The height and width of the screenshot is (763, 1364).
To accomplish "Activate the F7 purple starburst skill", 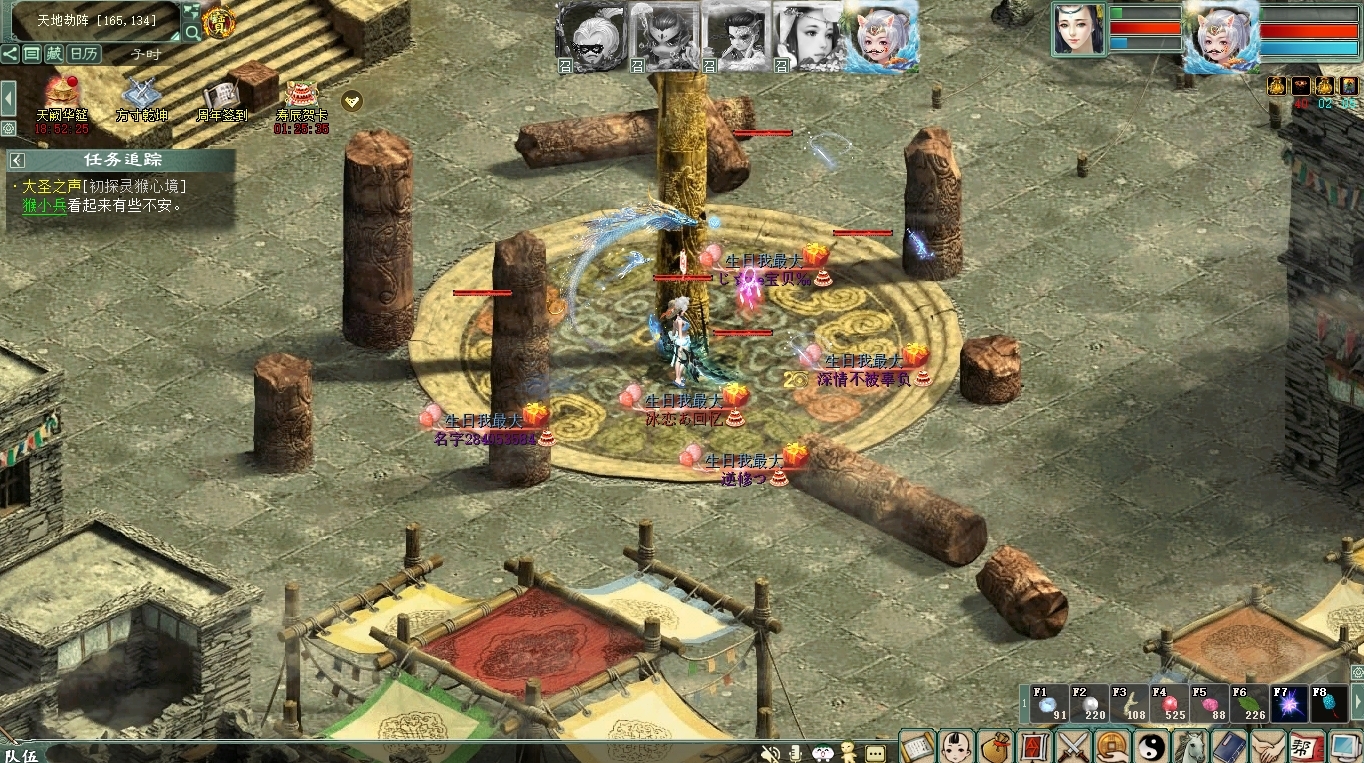I will tap(1288, 704).
